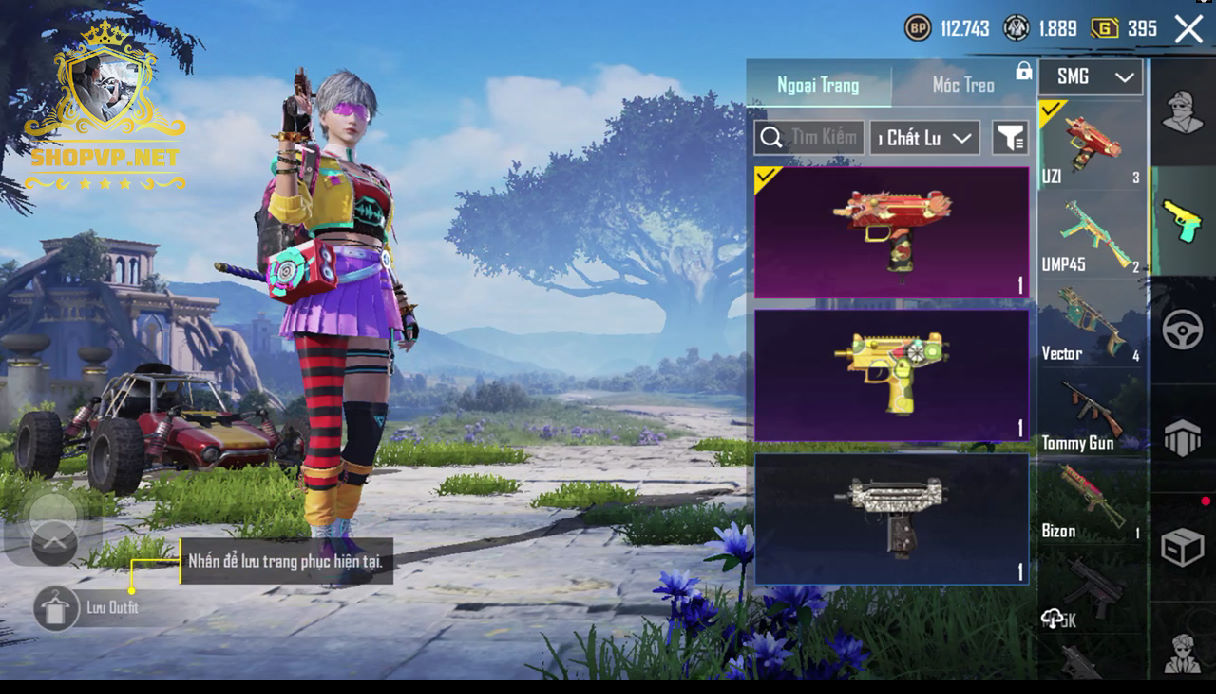
Task: Open the crate box category icon
Action: [x=1182, y=547]
